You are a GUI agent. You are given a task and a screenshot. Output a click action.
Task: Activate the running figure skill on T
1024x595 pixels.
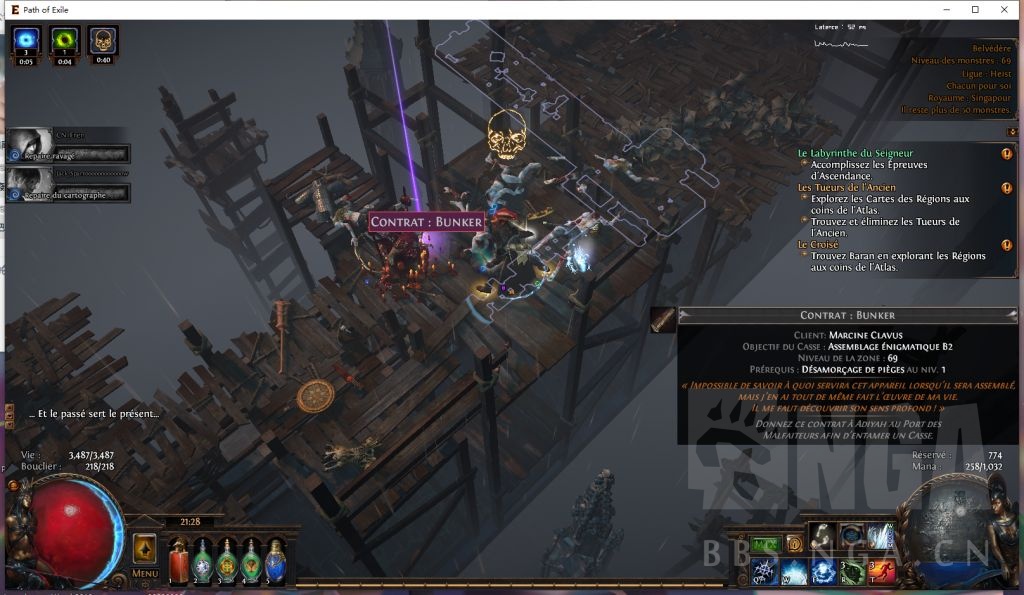click(881, 572)
